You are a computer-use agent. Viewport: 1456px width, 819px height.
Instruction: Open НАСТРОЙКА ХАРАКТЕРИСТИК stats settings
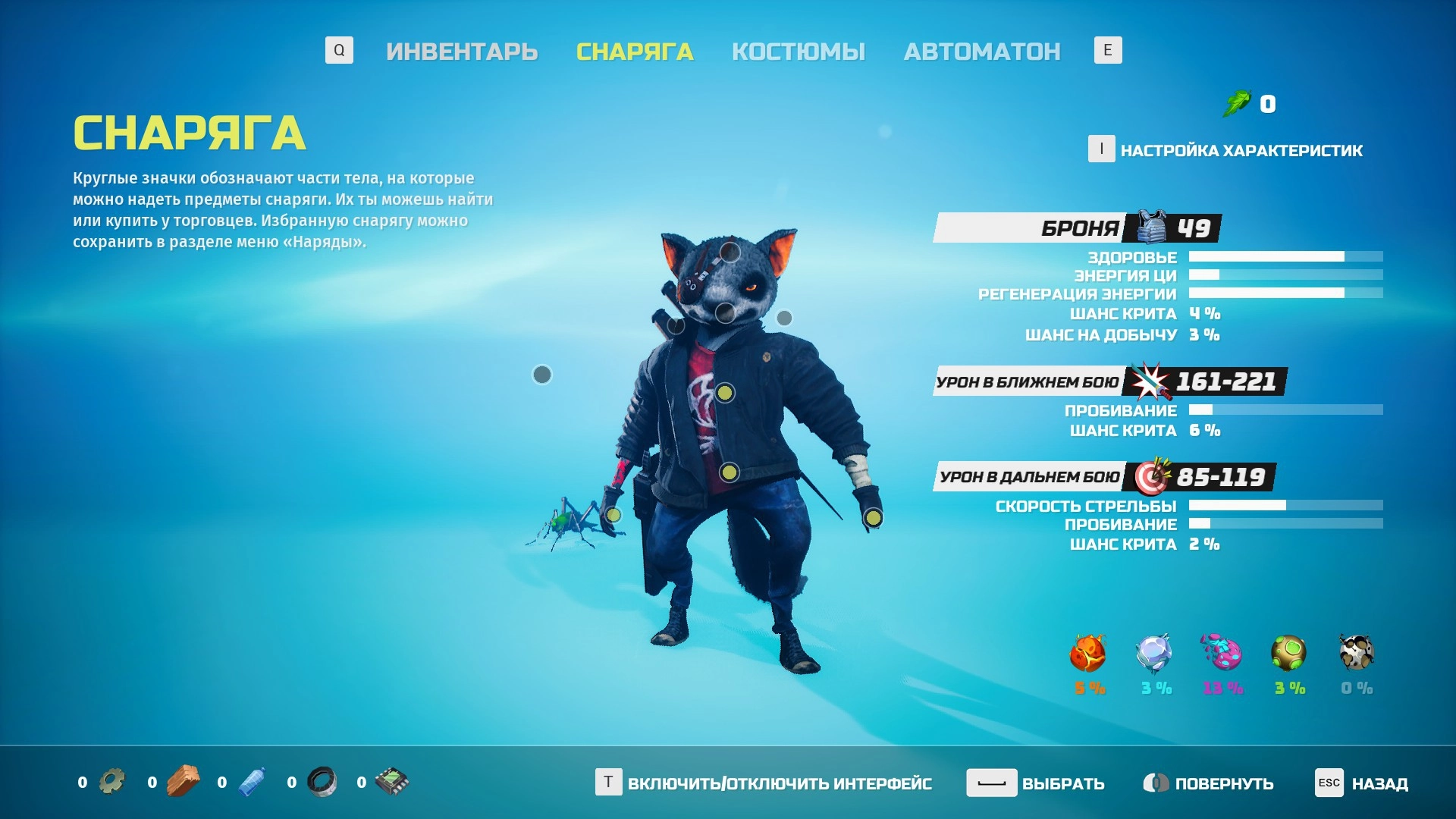tap(1241, 150)
